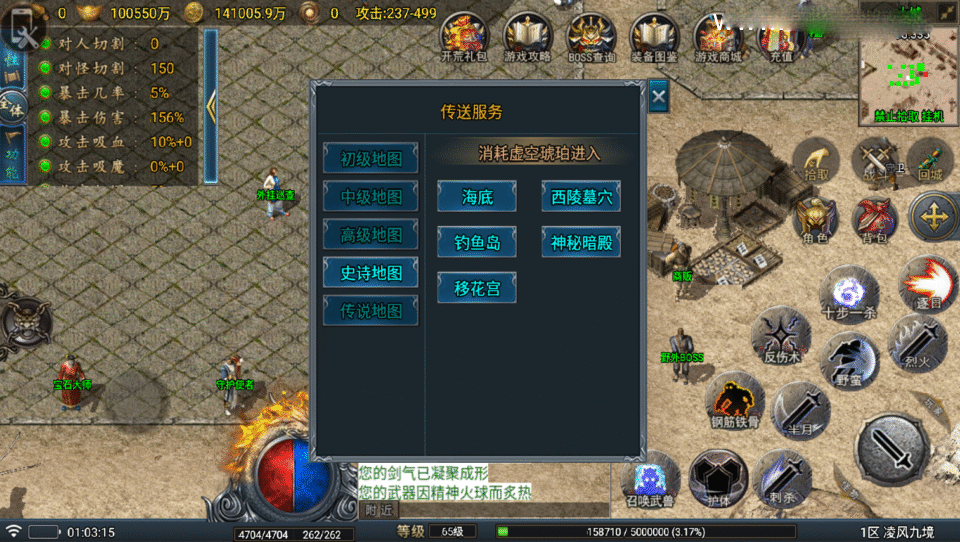Screen dimensions: 960x542
Task: Collapse the stats panel with the arrow
Action: point(211,105)
